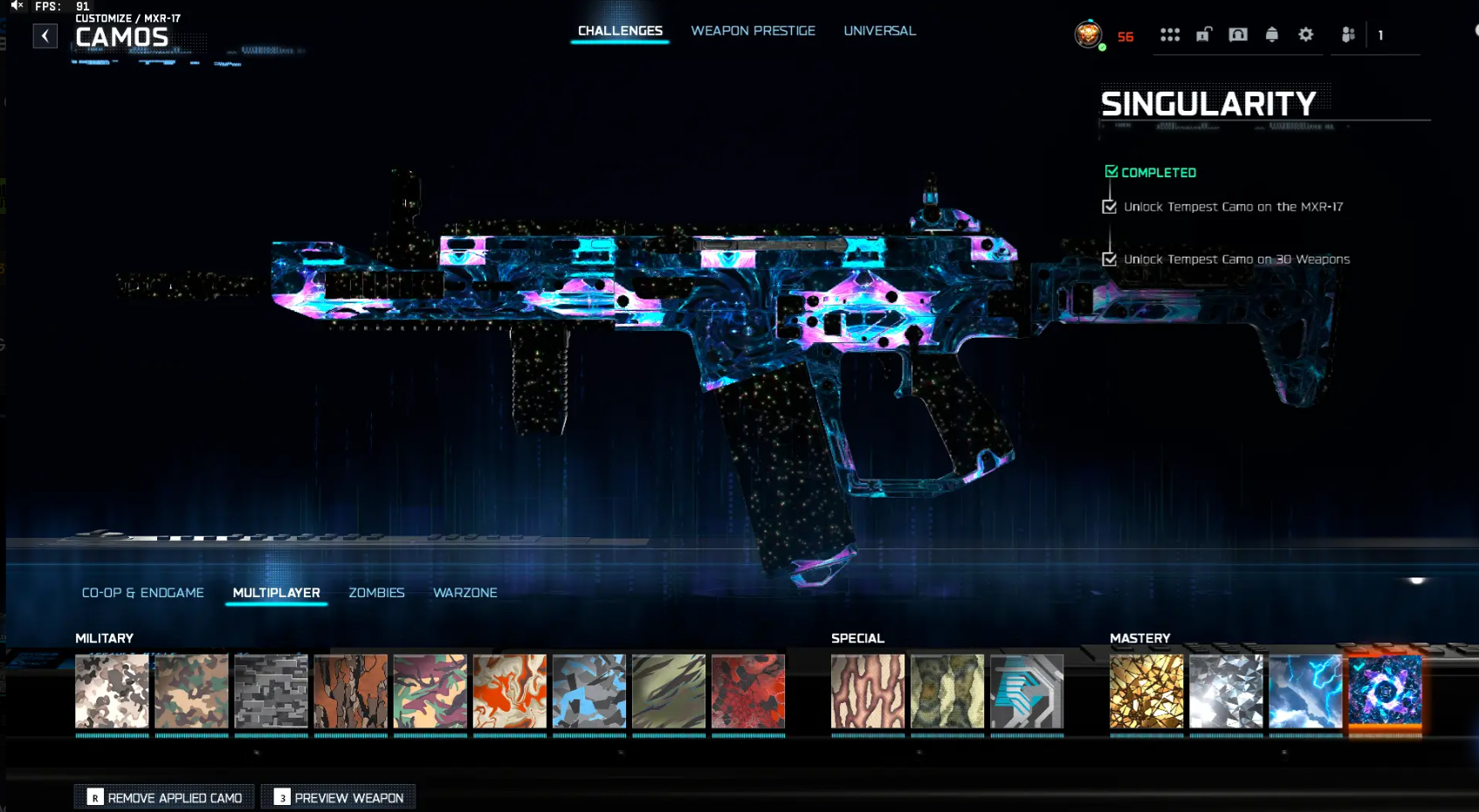Click the back arrow to exit Camos
The image size is (1479, 812).
point(45,35)
